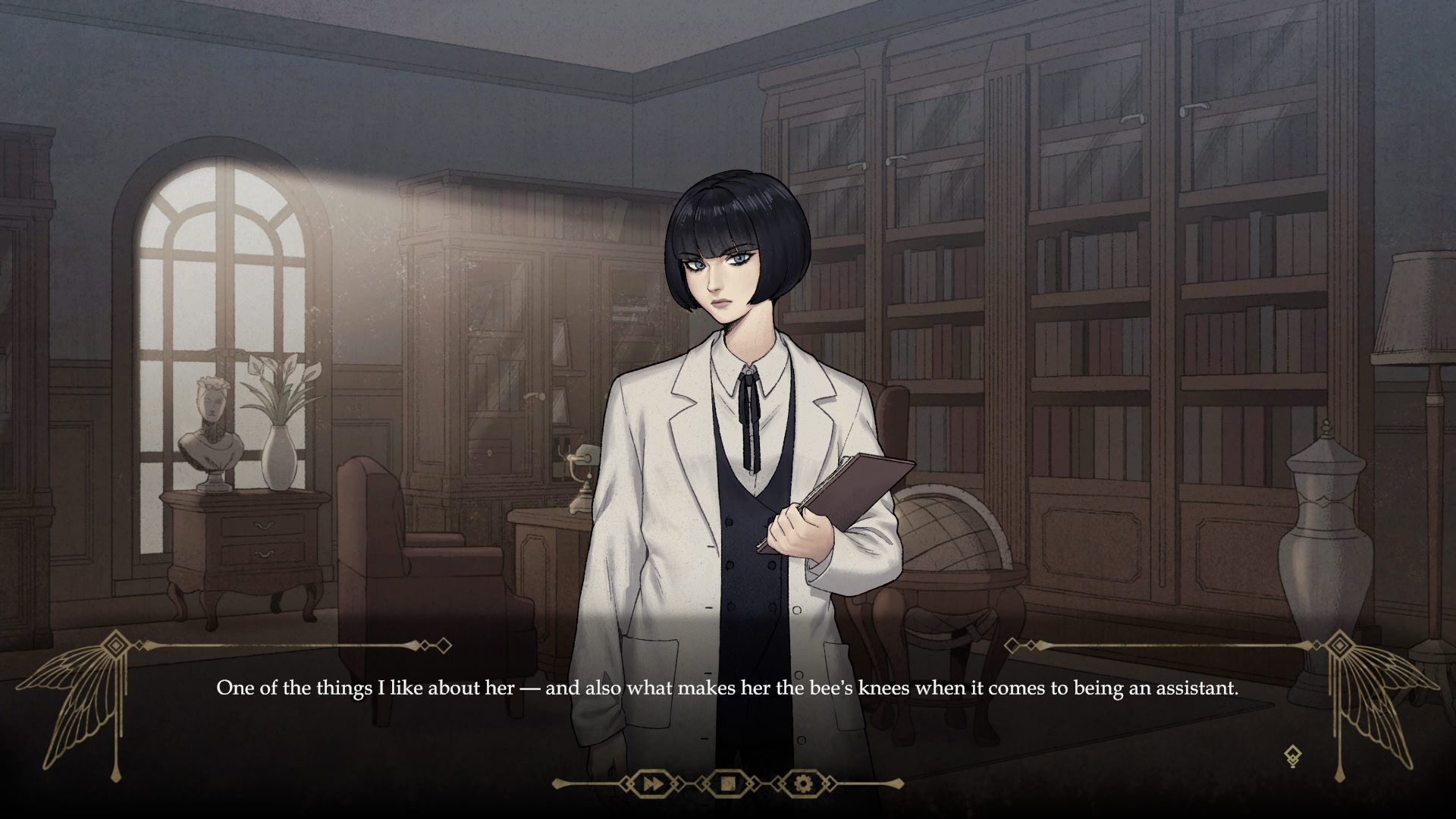This screenshot has height=819, width=1456.
Task: Activate the fast-forward skip button
Action: [x=651, y=783]
